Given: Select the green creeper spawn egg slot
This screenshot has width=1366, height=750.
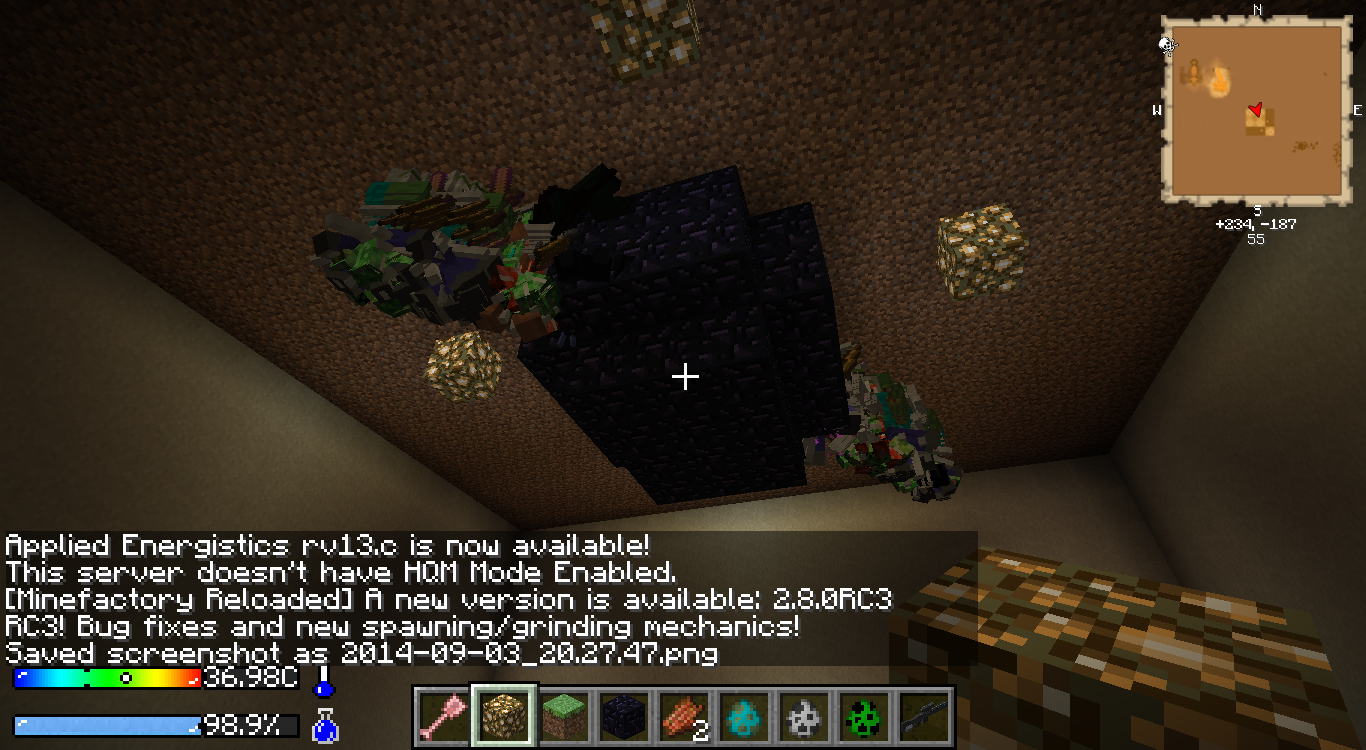Looking at the screenshot, I should (864, 716).
